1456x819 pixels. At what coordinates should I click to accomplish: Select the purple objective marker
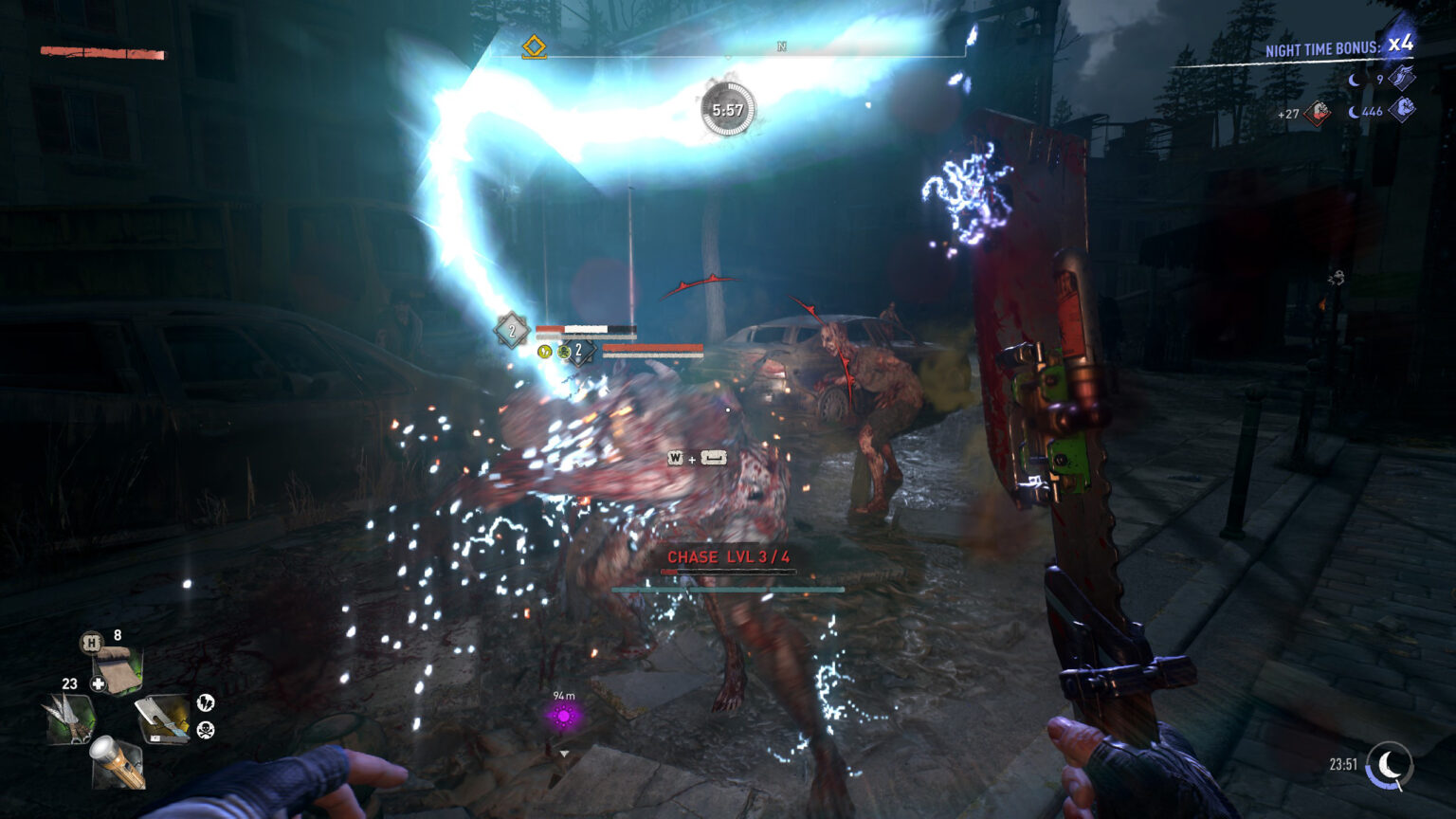(x=564, y=717)
